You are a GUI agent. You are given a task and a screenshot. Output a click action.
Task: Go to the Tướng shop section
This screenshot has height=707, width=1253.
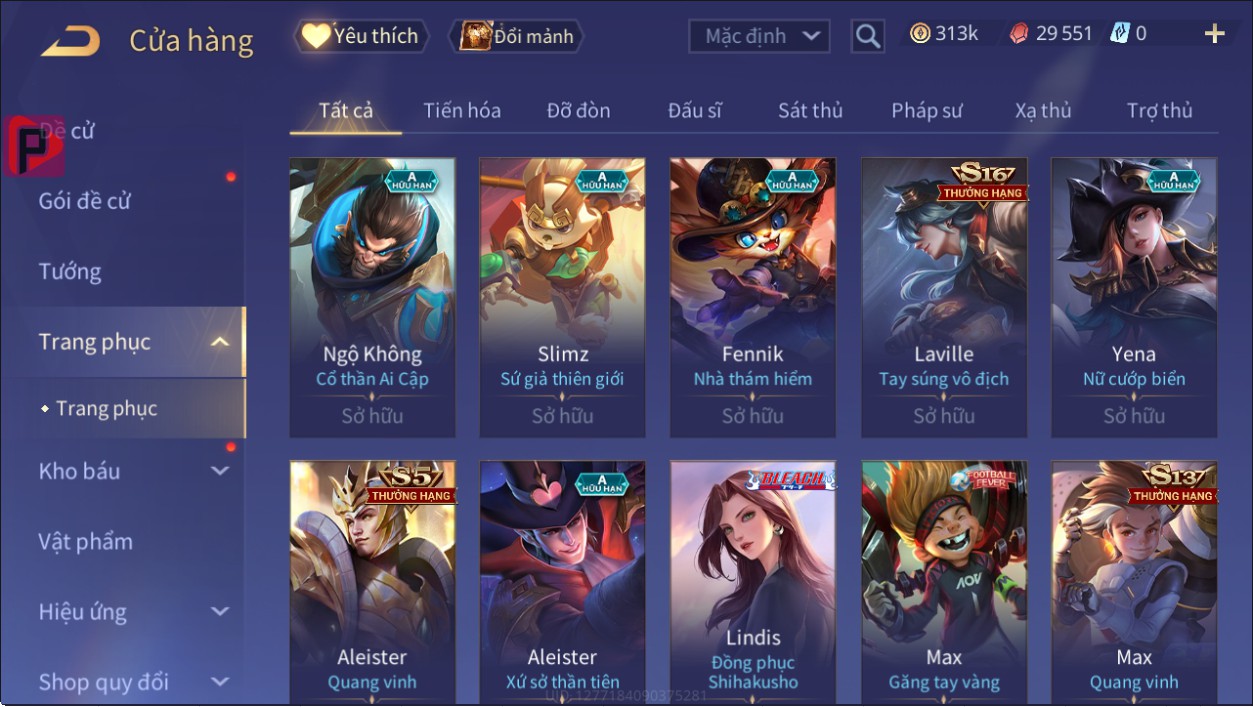tap(70, 272)
